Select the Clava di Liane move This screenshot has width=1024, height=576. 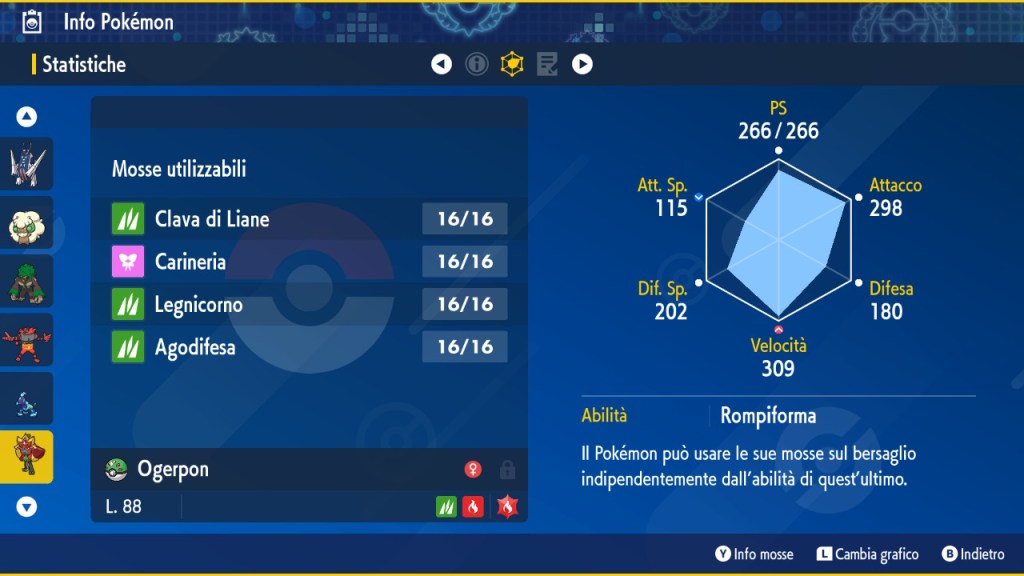pos(310,218)
